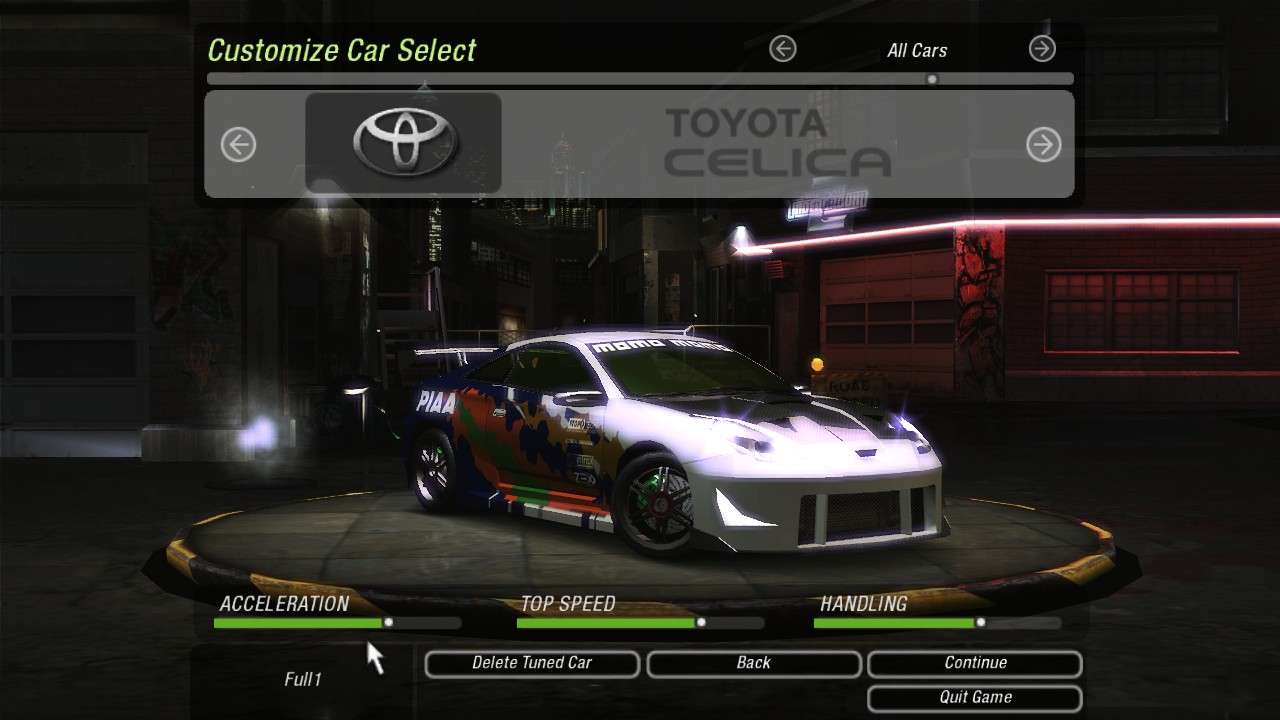Viewport: 1280px width, 720px height.
Task: Select the Toyota Celica car banner
Action: tap(640, 144)
